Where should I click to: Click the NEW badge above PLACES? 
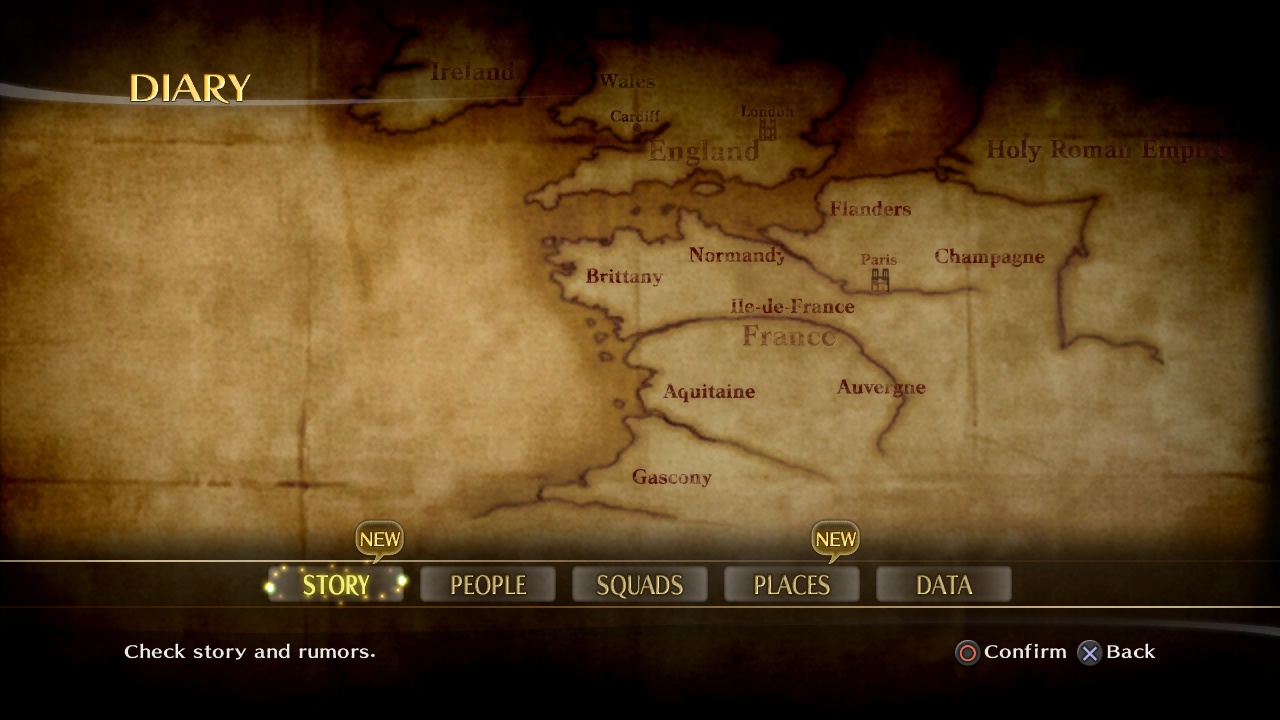coord(836,540)
